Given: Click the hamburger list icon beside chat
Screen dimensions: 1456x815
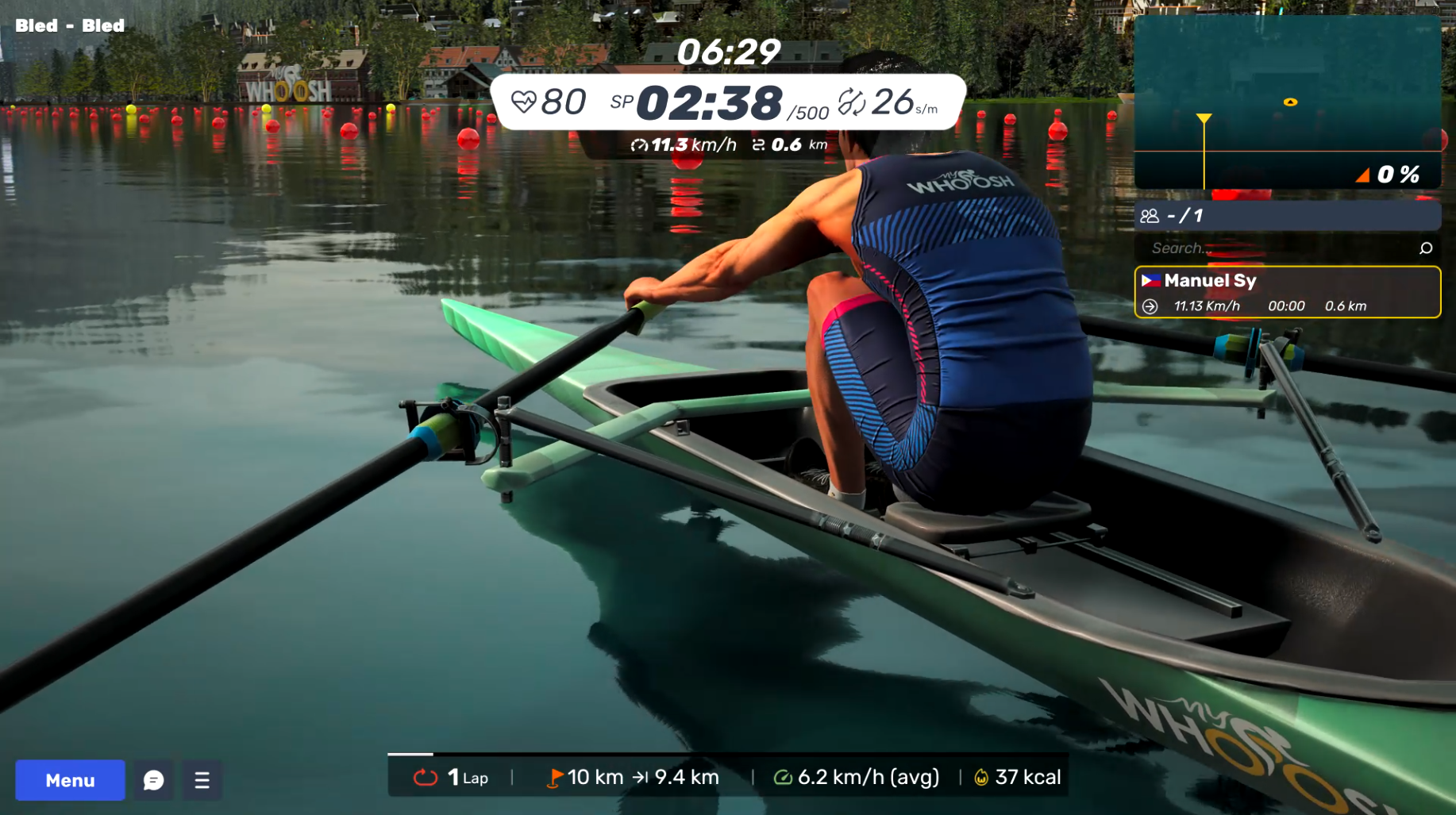Looking at the screenshot, I should 202,780.
